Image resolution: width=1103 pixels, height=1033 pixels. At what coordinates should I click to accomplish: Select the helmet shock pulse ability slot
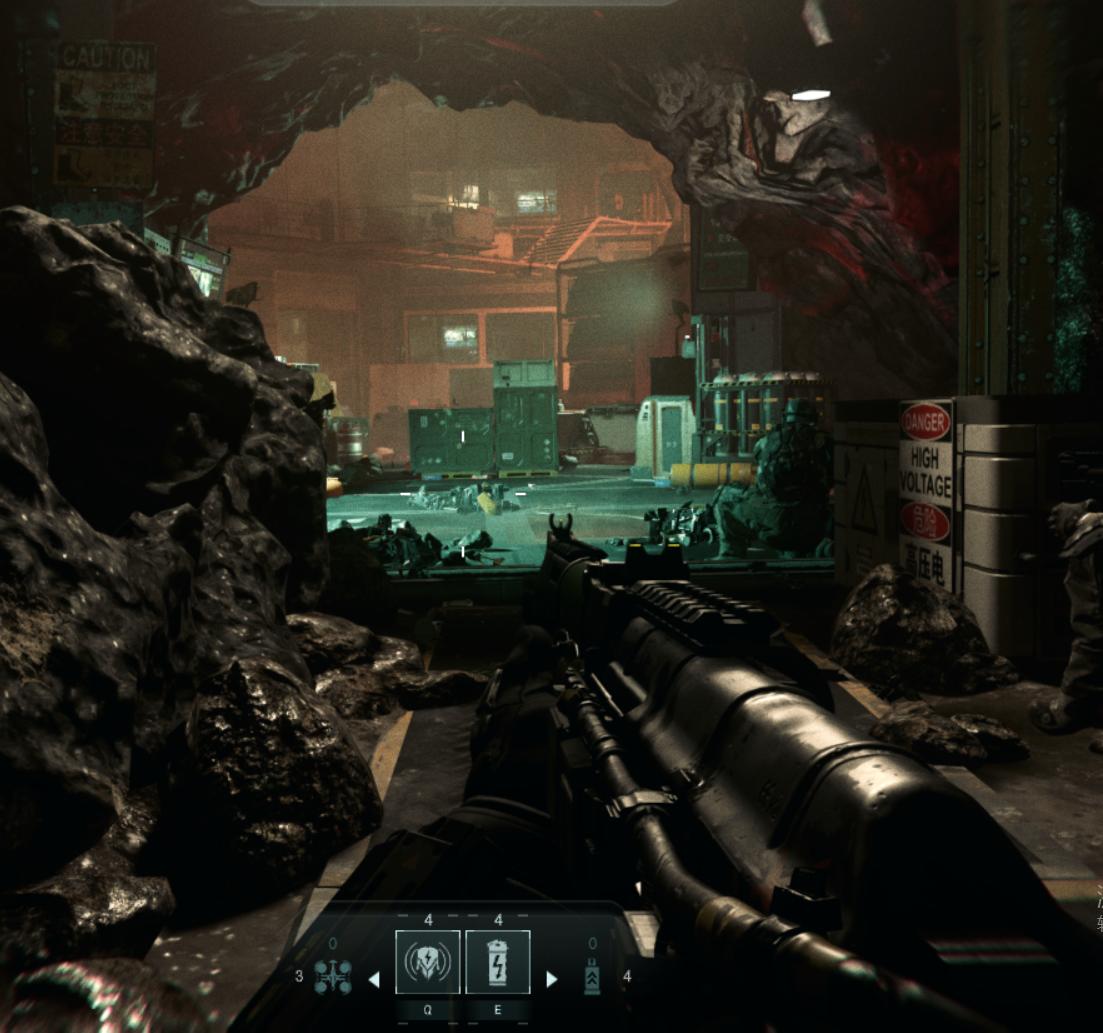point(428,962)
